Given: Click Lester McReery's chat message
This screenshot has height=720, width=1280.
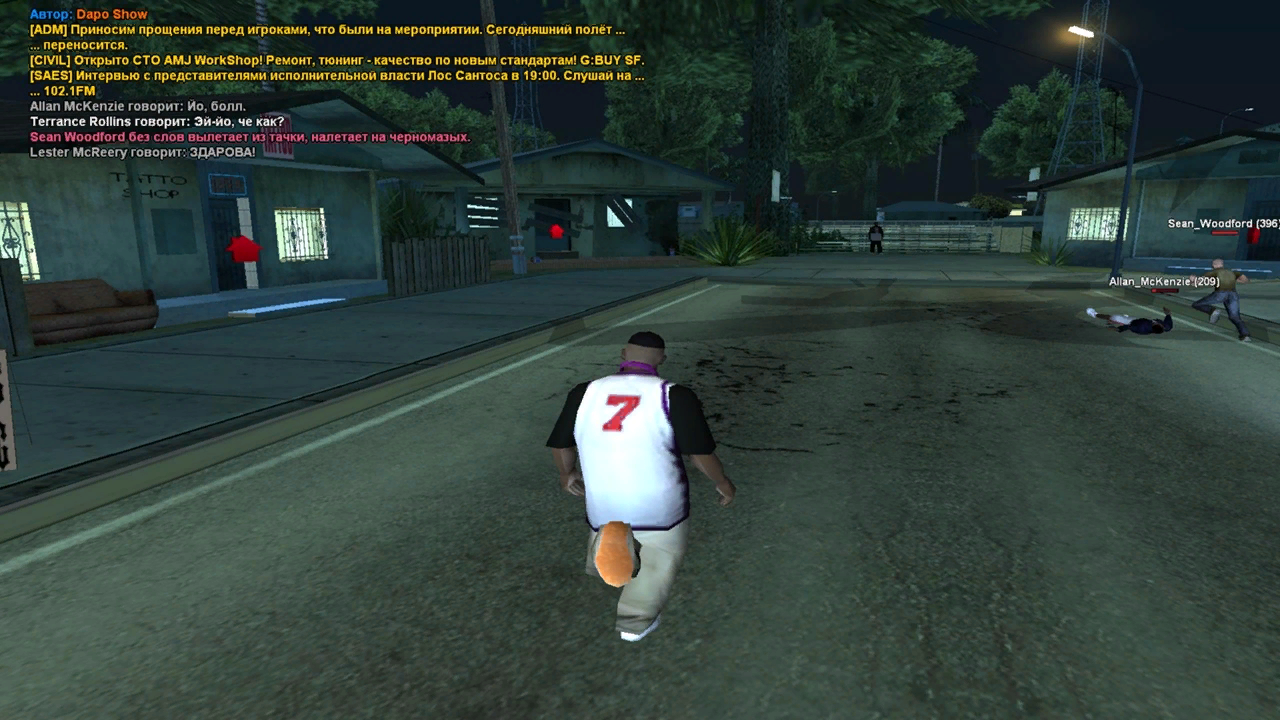Looking at the screenshot, I should 142,152.
